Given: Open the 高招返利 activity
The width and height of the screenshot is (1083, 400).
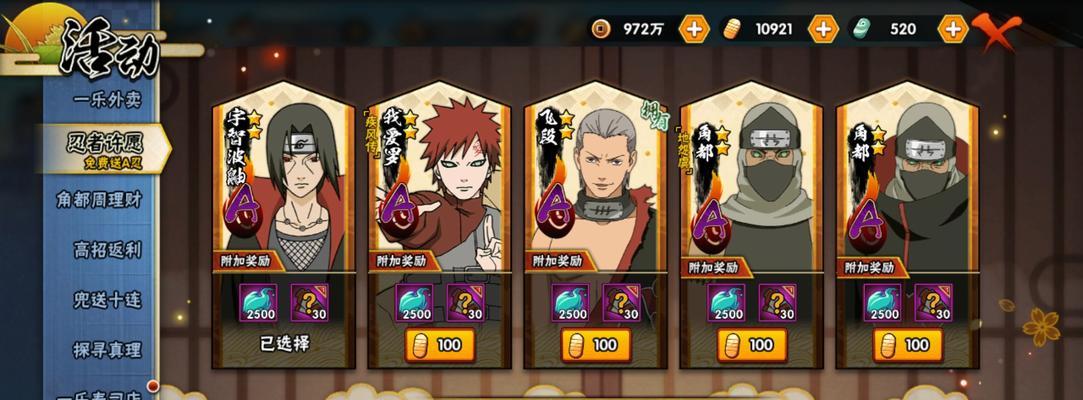Looking at the screenshot, I should click(107, 249).
